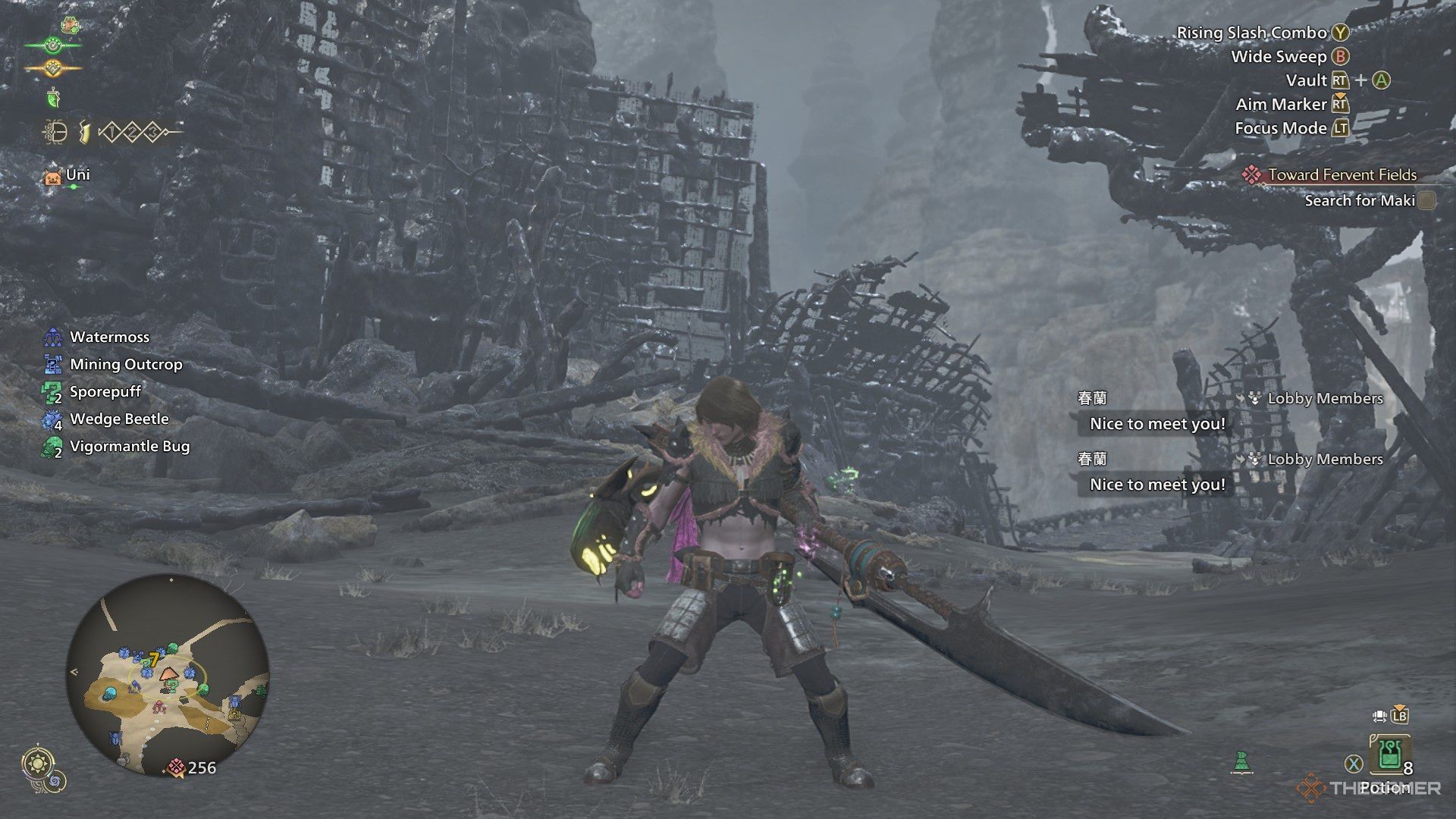The width and height of the screenshot is (1456, 819).
Task: Select the Potion item slot
Action: point(1389,755)
